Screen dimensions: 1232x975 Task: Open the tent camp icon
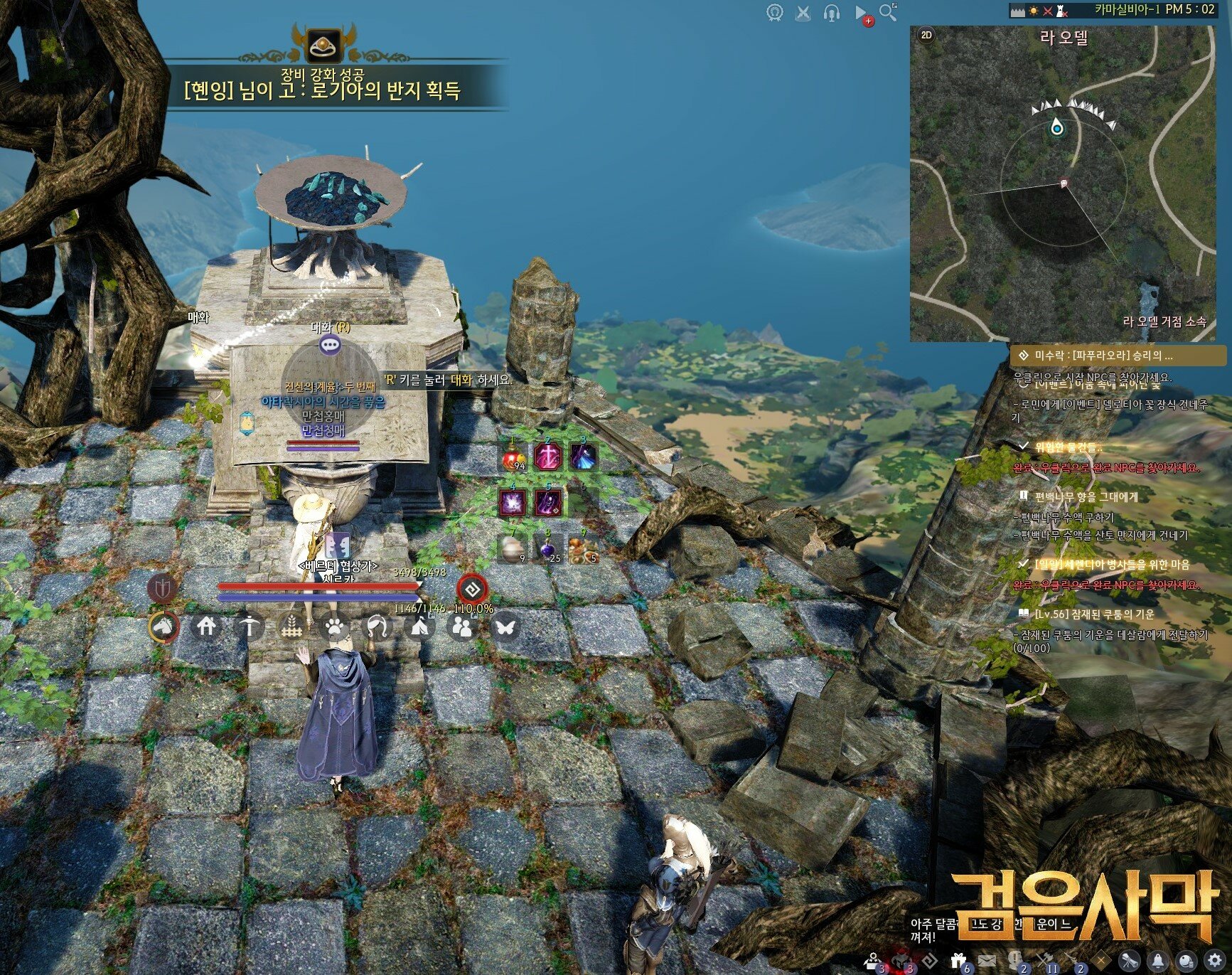419,627
